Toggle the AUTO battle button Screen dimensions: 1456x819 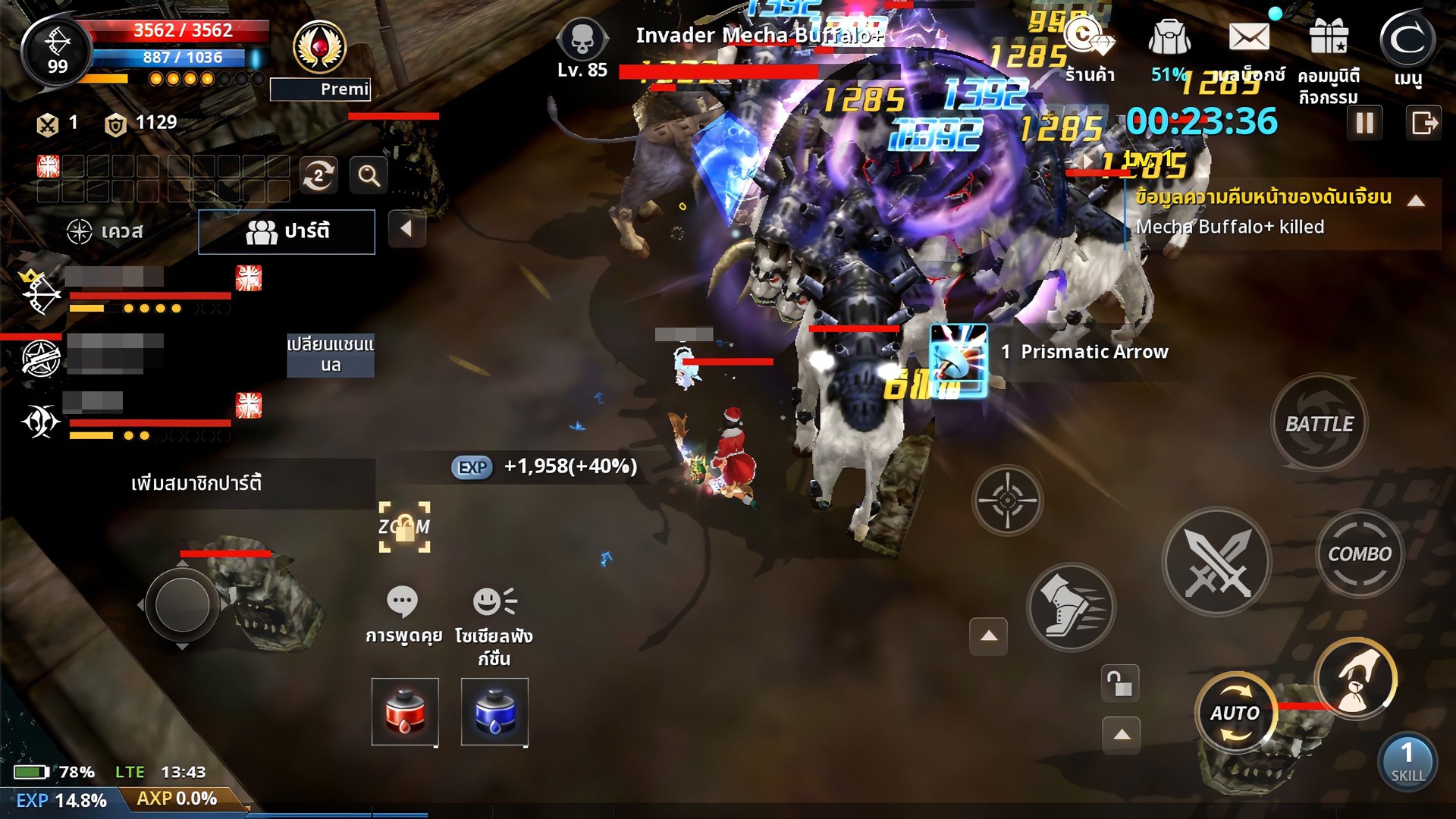[1235, 713]
